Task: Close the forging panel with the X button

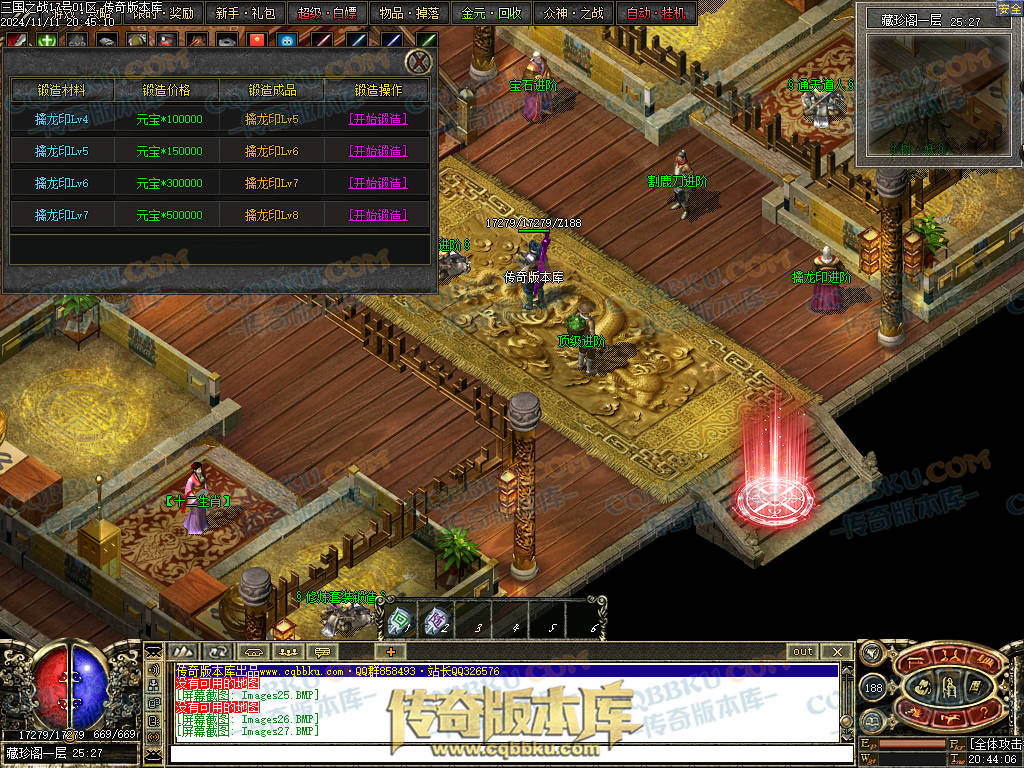Action: tap(420, 62)
